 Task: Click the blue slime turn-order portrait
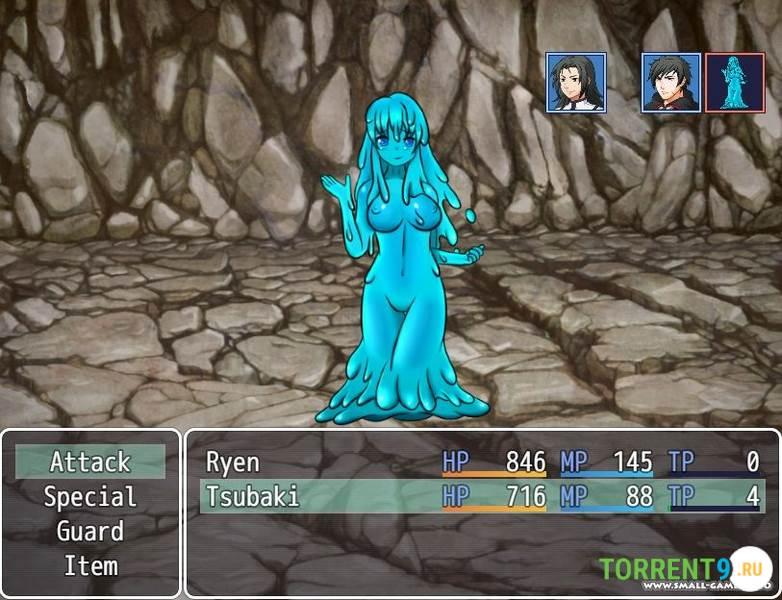pos(734,82)
